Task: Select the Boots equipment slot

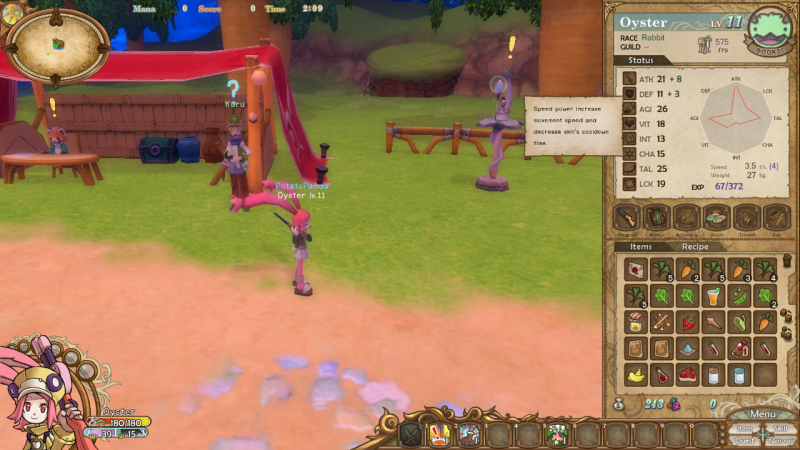Action: click(x=715, y=217)
